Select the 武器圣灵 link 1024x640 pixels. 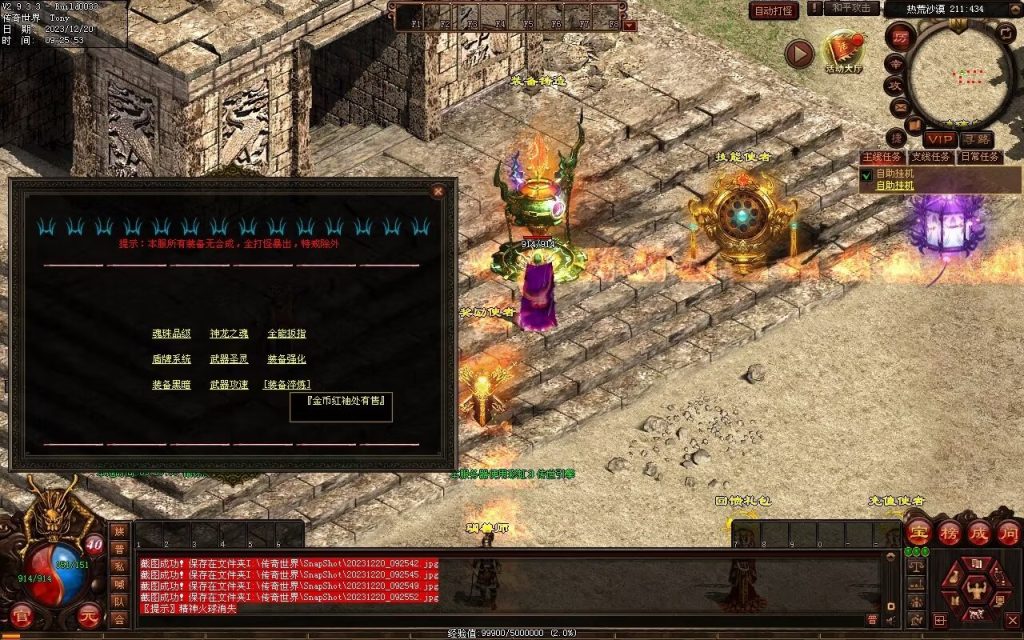pos(228,359)
